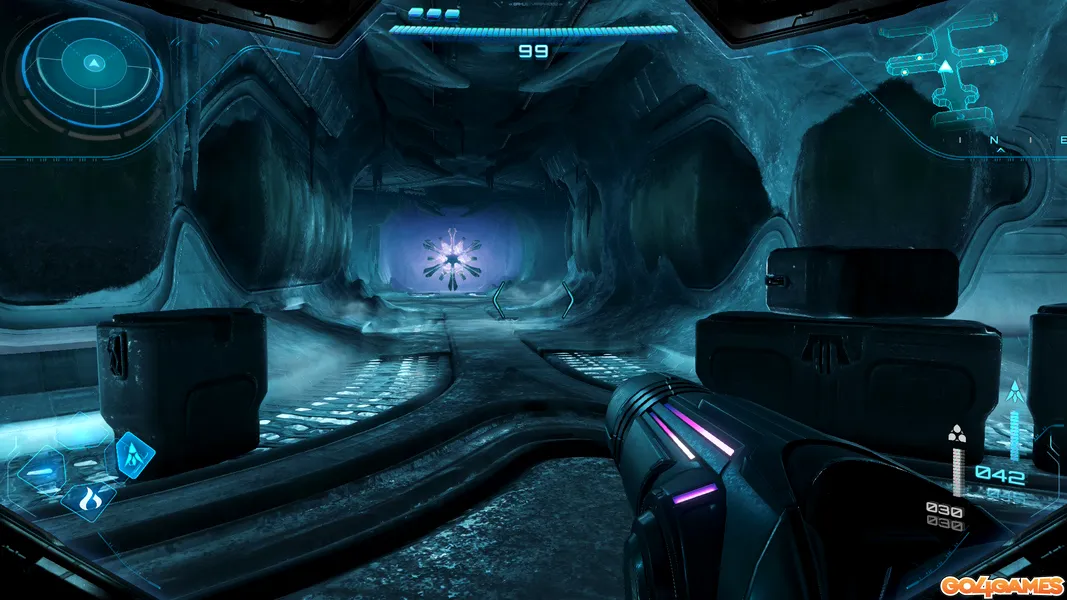Image resolution: width=1067 pixels, height=600 pixels.
Task: Choose the horizontal beam diamond icon
Action: coord(42,472)
